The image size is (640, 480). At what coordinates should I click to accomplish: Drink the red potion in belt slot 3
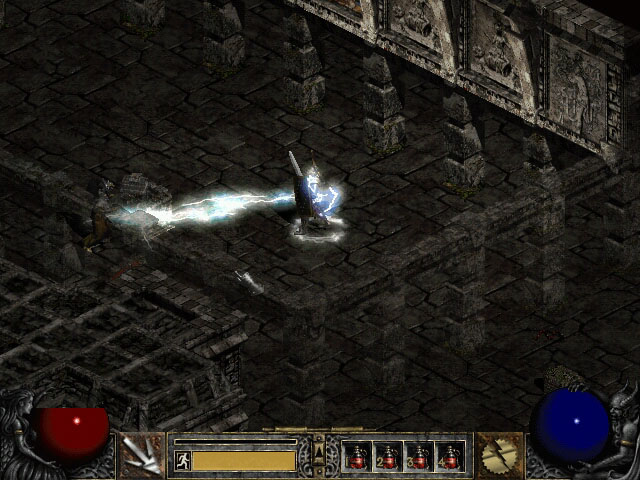(x=419, y=456)
